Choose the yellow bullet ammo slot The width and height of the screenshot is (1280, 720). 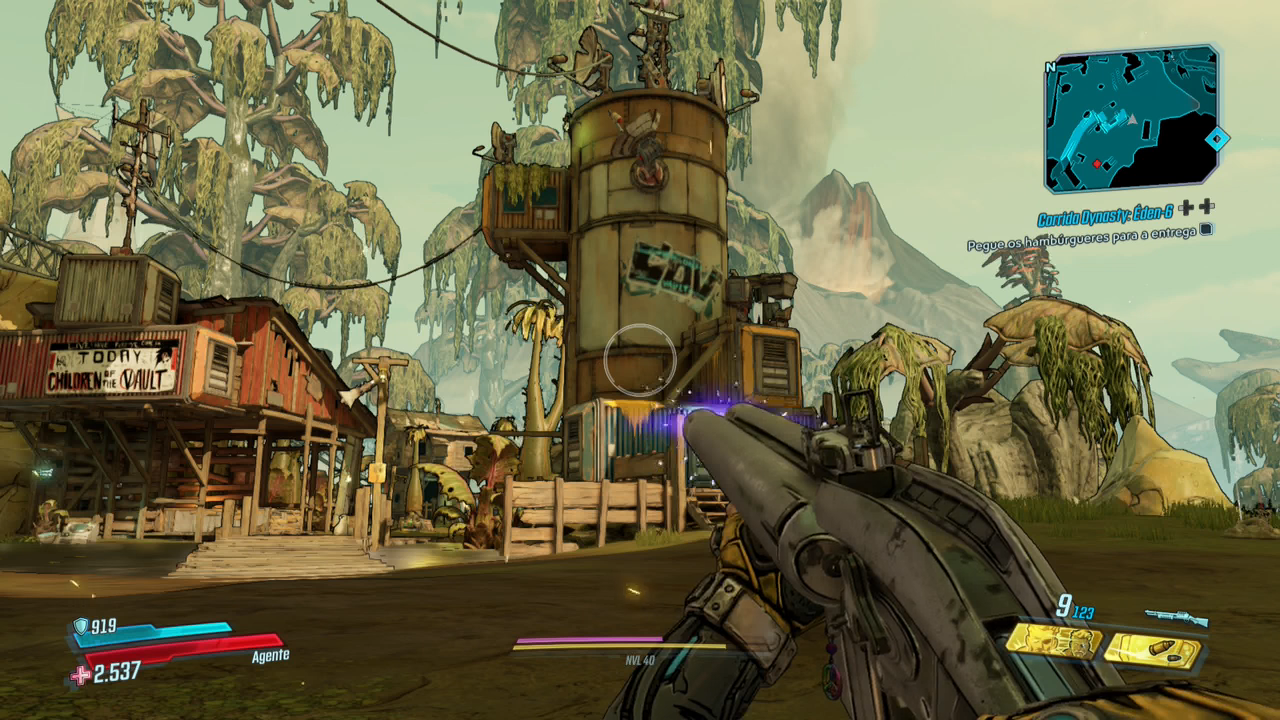tap(1152, 651)
